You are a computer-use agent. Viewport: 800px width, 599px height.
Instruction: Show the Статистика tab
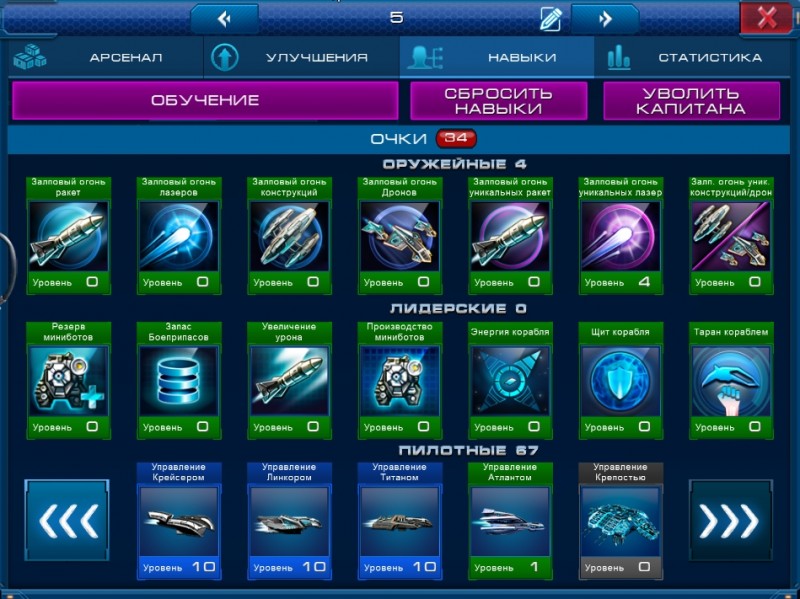pyautogui.click(x=695, y=58)
